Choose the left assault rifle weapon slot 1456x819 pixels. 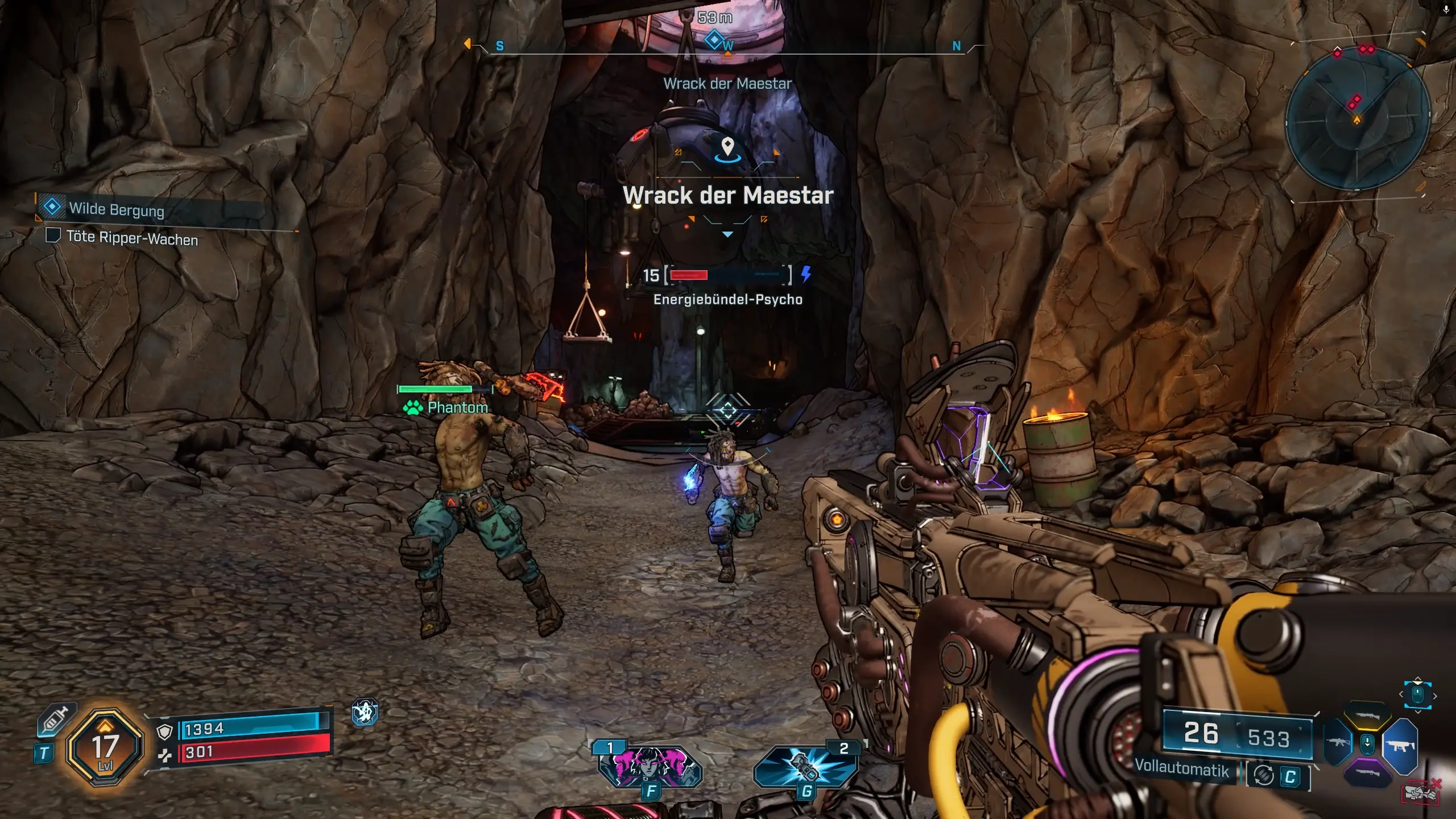1337,743
